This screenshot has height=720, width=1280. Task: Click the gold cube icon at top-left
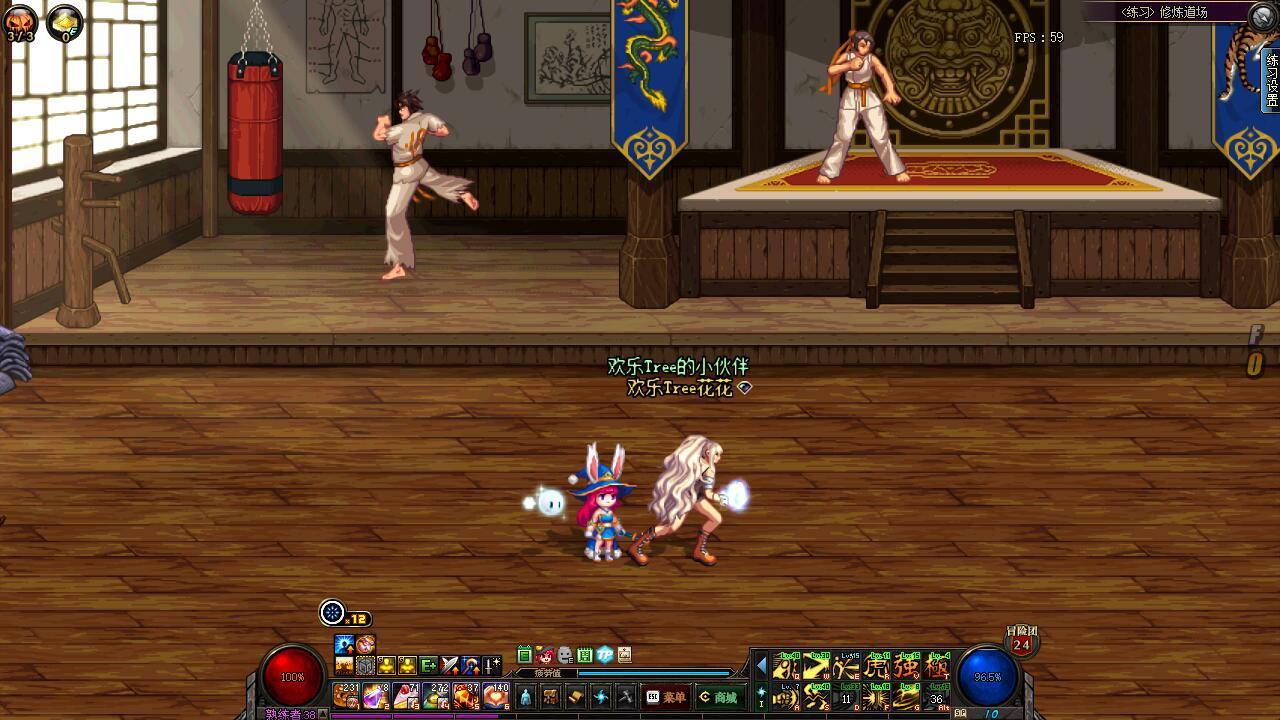[x=65, y=22]
